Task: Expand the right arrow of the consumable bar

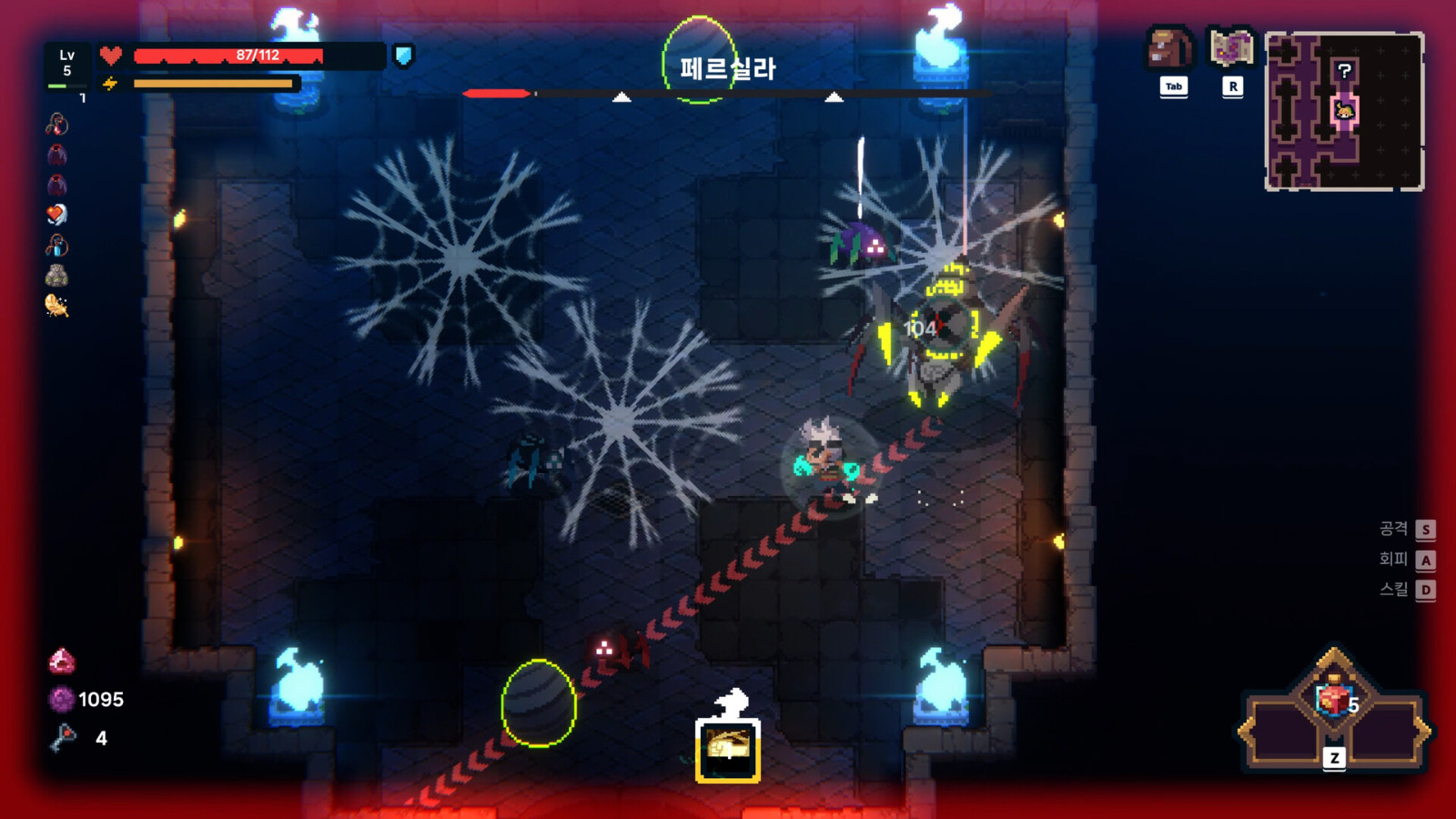Action: [1424, 730]
